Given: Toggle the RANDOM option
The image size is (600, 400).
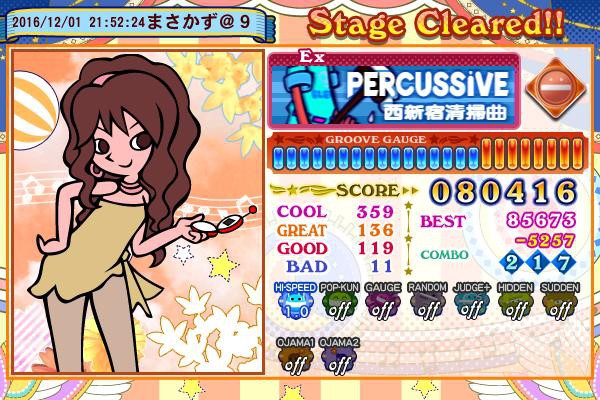Looking at the screenshot, I should point(427,303).
